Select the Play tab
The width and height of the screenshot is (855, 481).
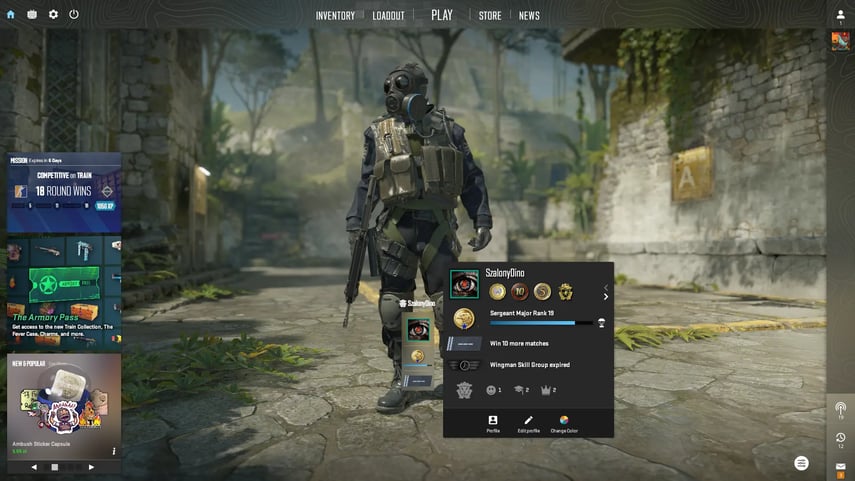(442, 15)
